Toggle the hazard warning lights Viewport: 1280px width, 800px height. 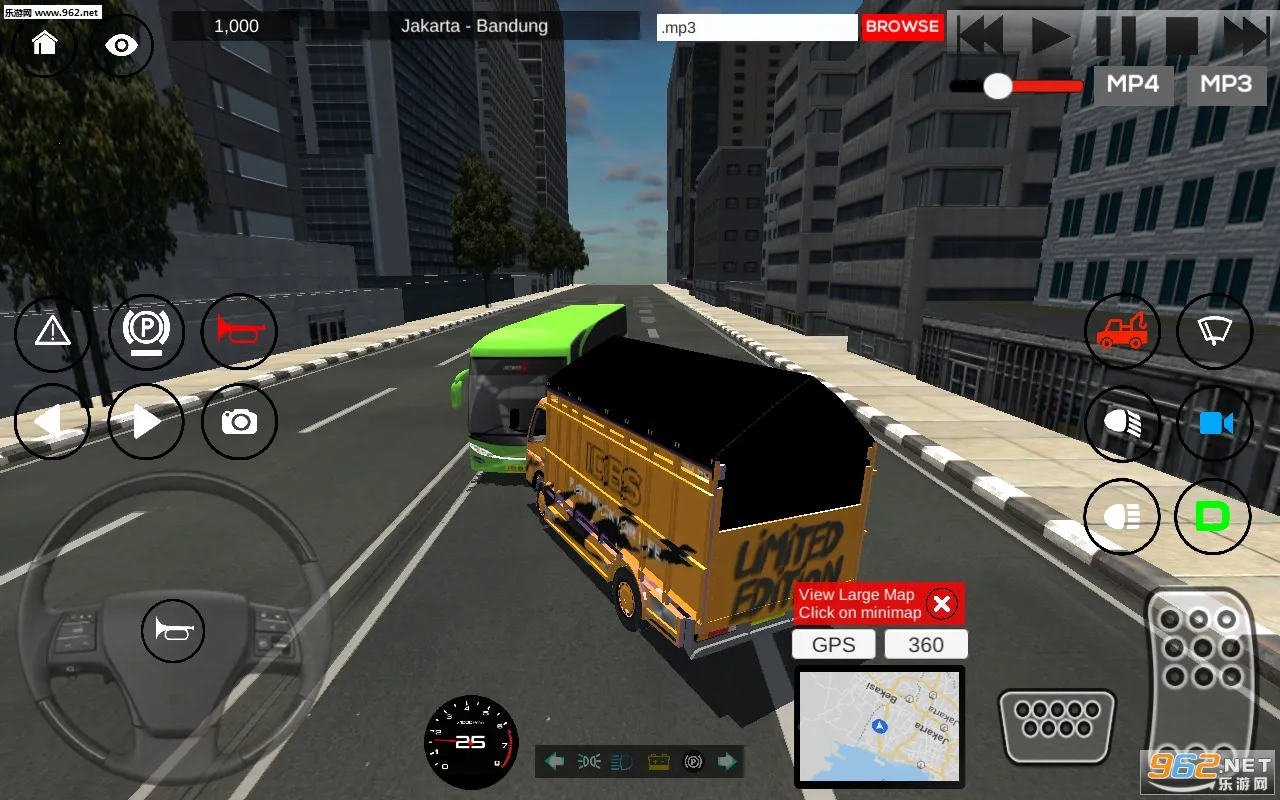(53, 331)
